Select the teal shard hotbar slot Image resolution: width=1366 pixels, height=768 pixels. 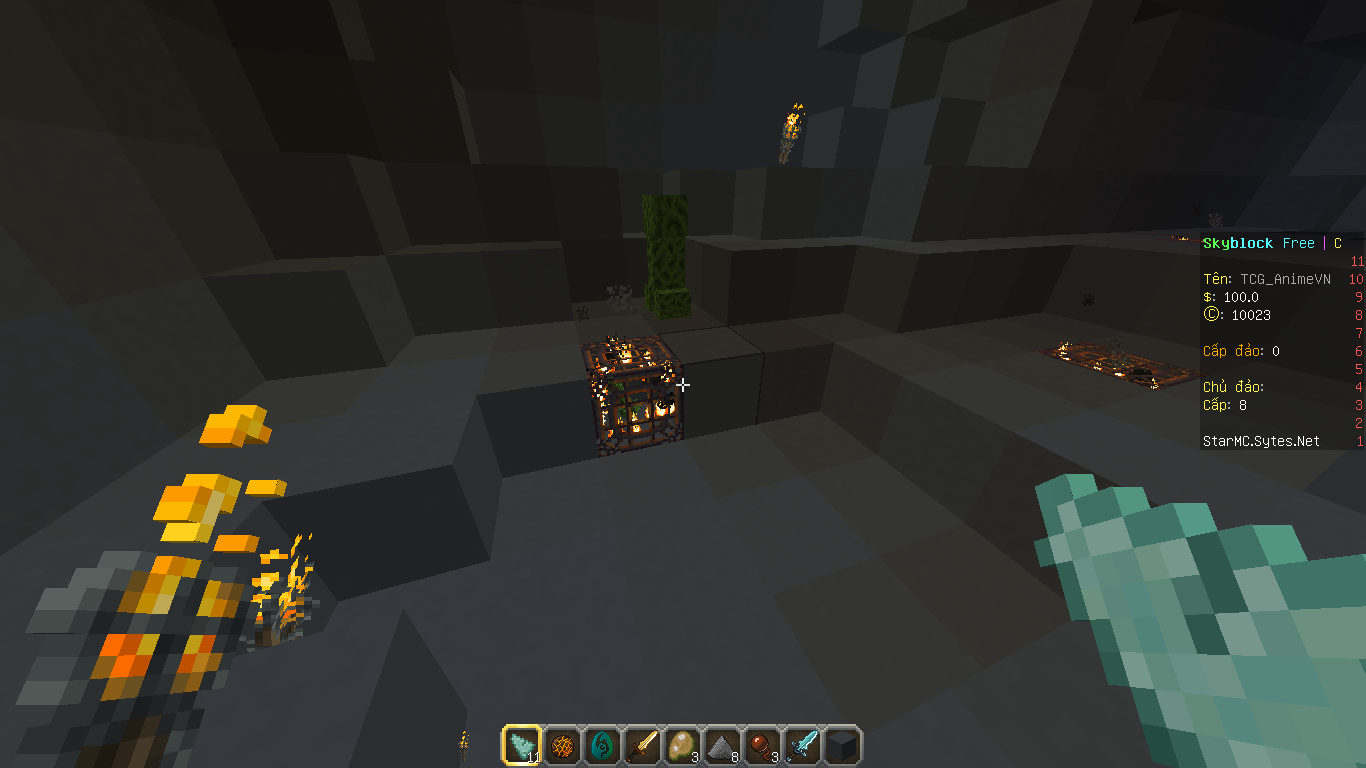coord(522,746)
